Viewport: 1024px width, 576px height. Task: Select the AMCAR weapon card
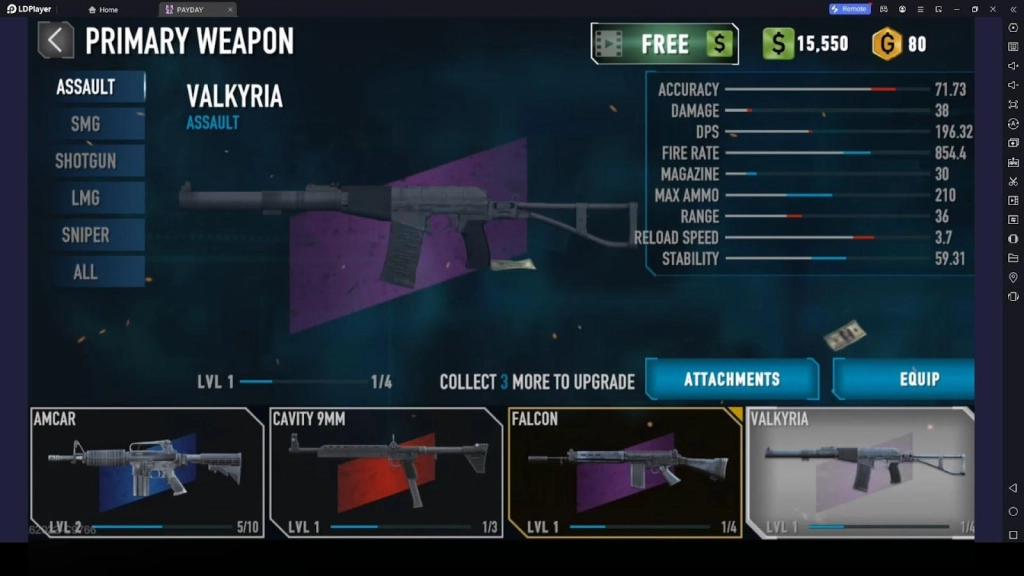(x=147, y=472)
